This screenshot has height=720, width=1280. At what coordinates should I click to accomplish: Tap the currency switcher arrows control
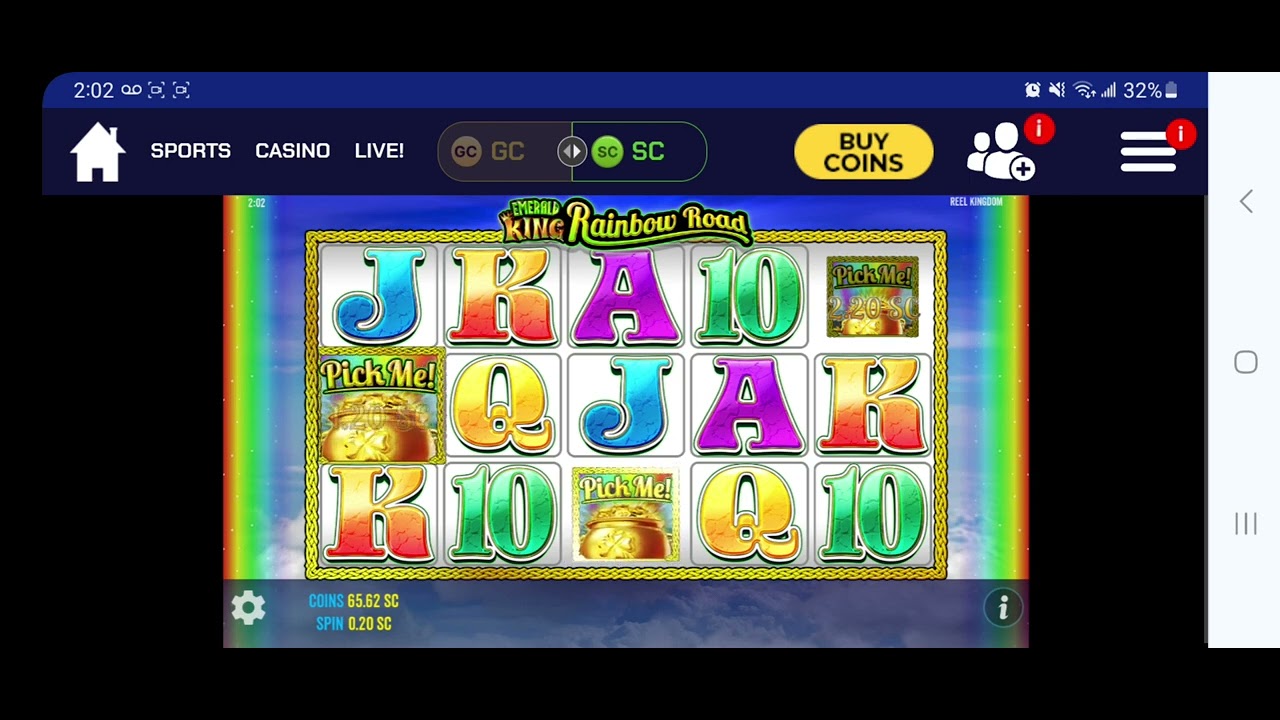coord(571,150)
